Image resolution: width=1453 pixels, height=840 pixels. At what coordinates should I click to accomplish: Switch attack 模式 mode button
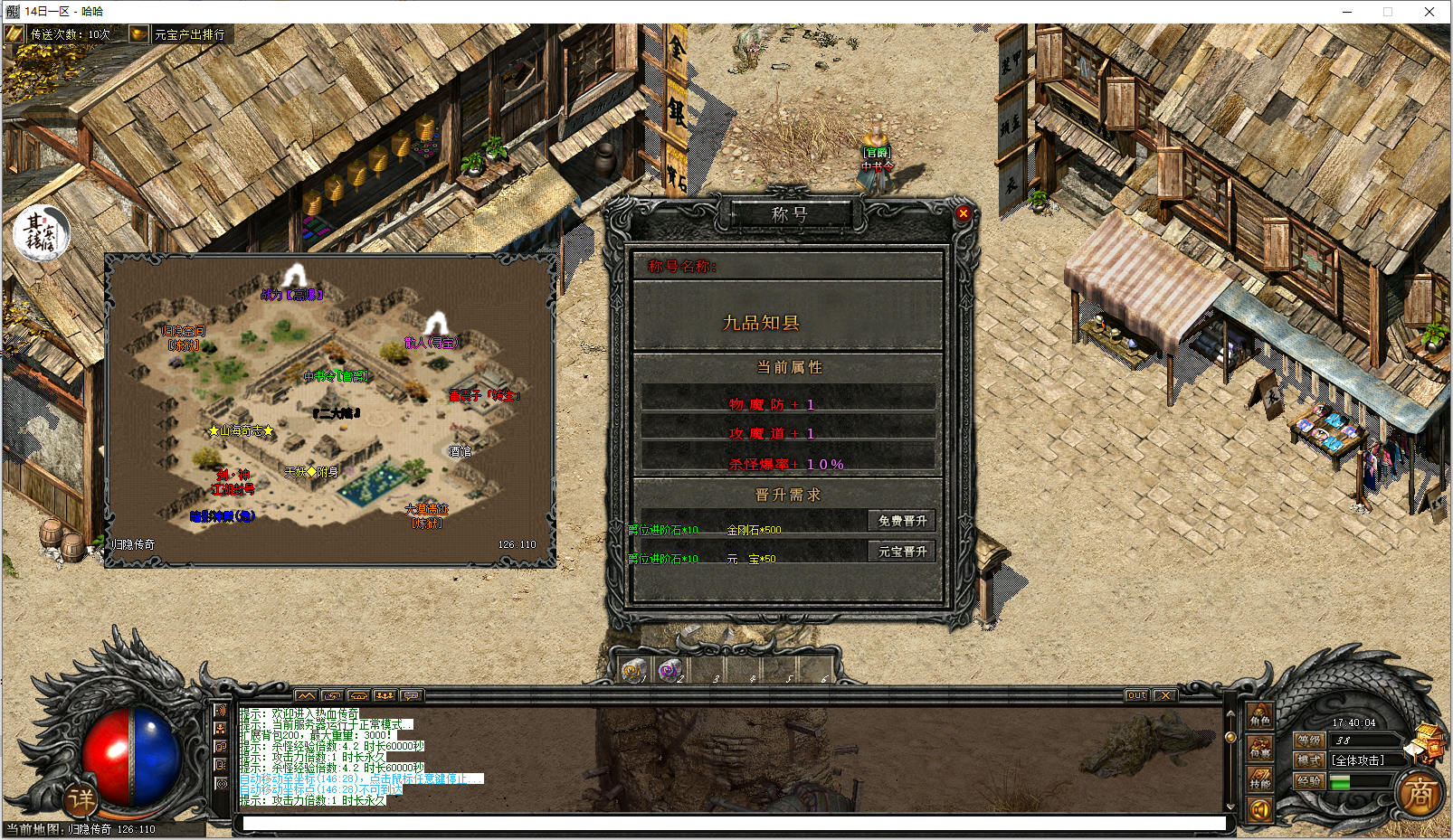[x=1309, y=760]
